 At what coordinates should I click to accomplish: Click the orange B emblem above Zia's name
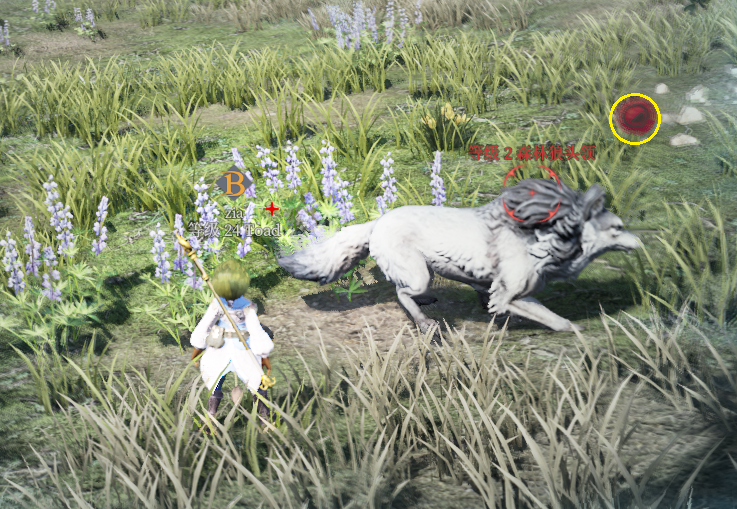tap(232, 184)
